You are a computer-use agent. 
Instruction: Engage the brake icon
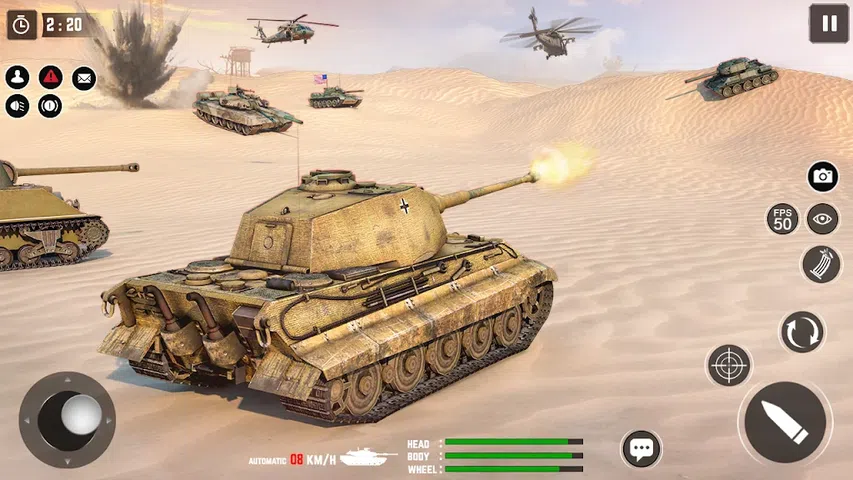click(x=50, y=105)
